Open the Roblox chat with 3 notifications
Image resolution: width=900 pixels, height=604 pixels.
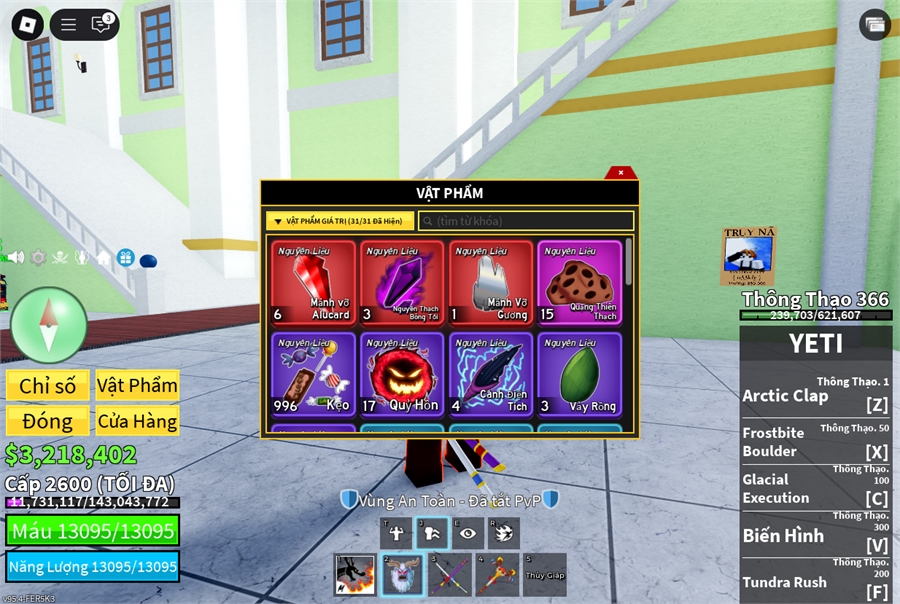(x=101, y=25)
